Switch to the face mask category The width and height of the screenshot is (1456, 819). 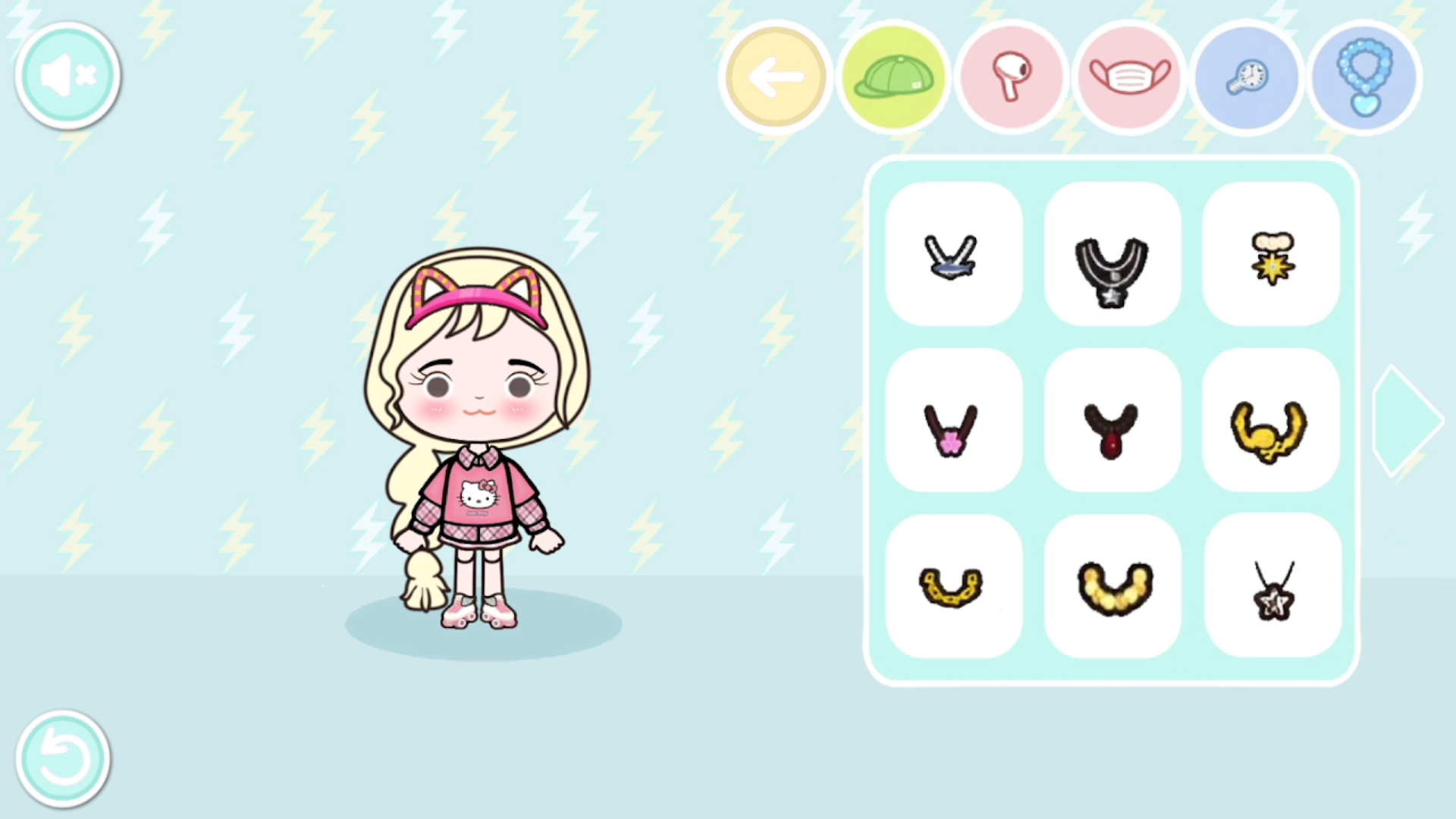click(1129, 75)
